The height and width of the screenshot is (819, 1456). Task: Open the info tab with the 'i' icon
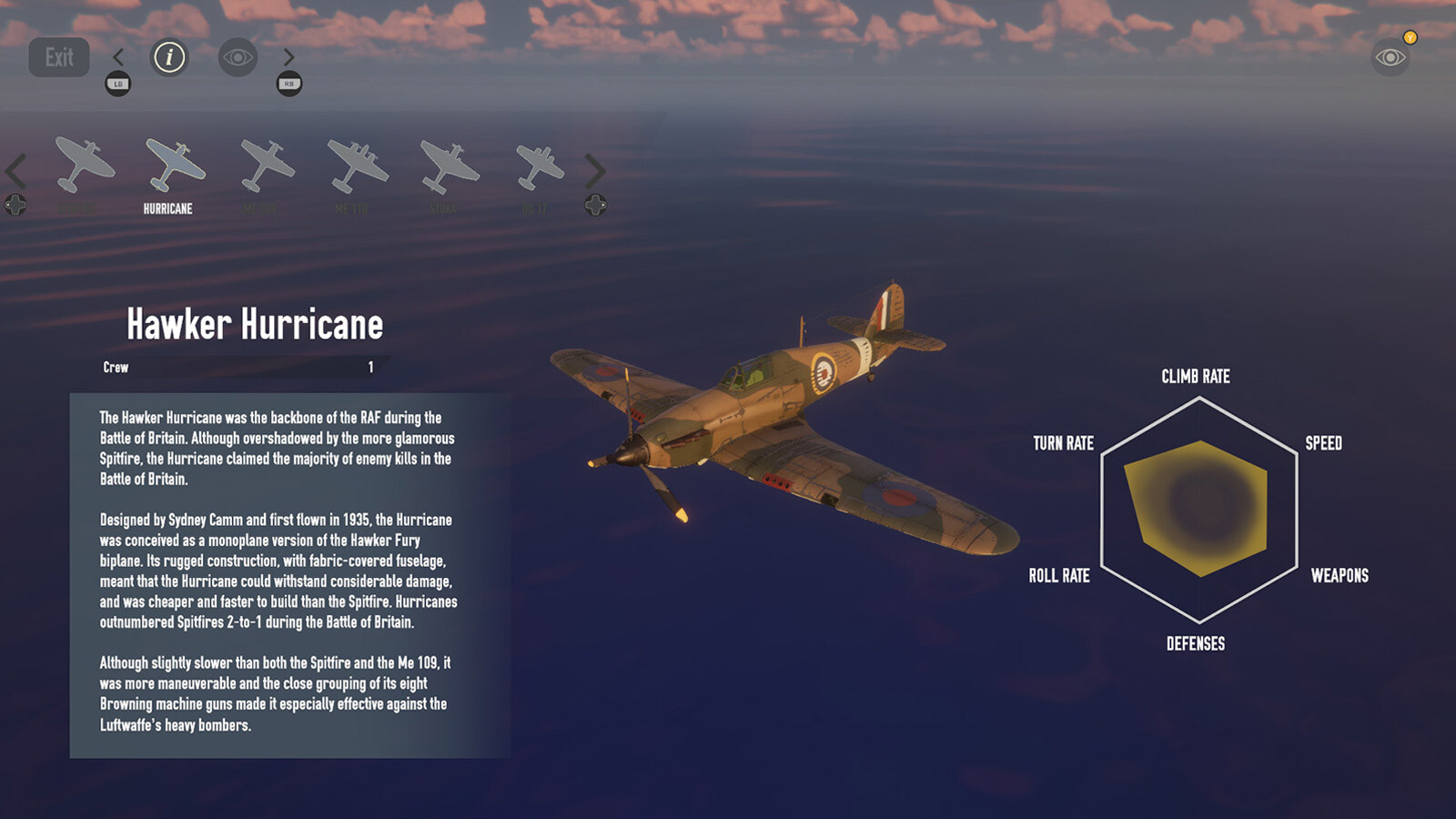(168, 57)
